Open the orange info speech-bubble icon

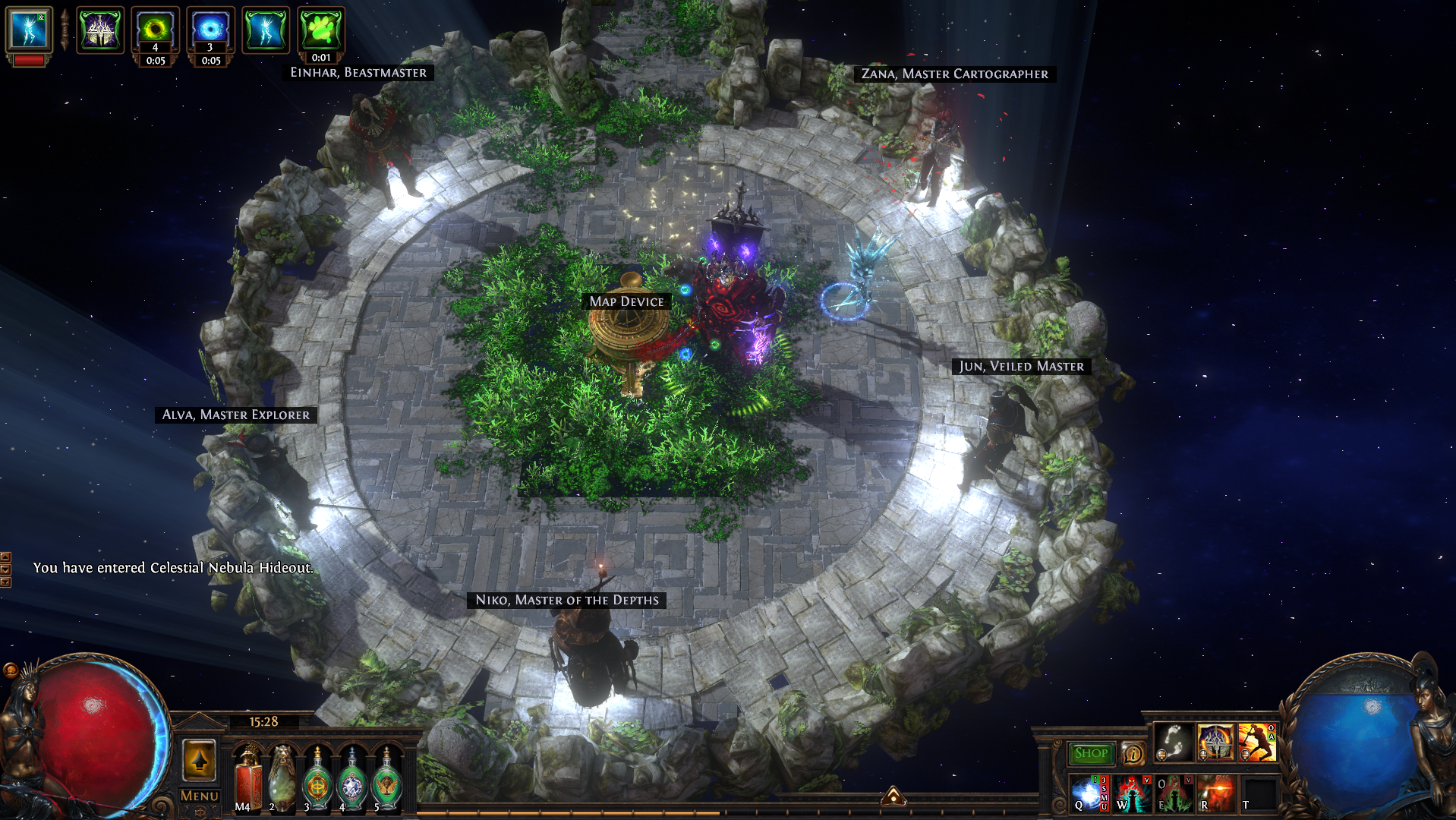(1133, 753)
